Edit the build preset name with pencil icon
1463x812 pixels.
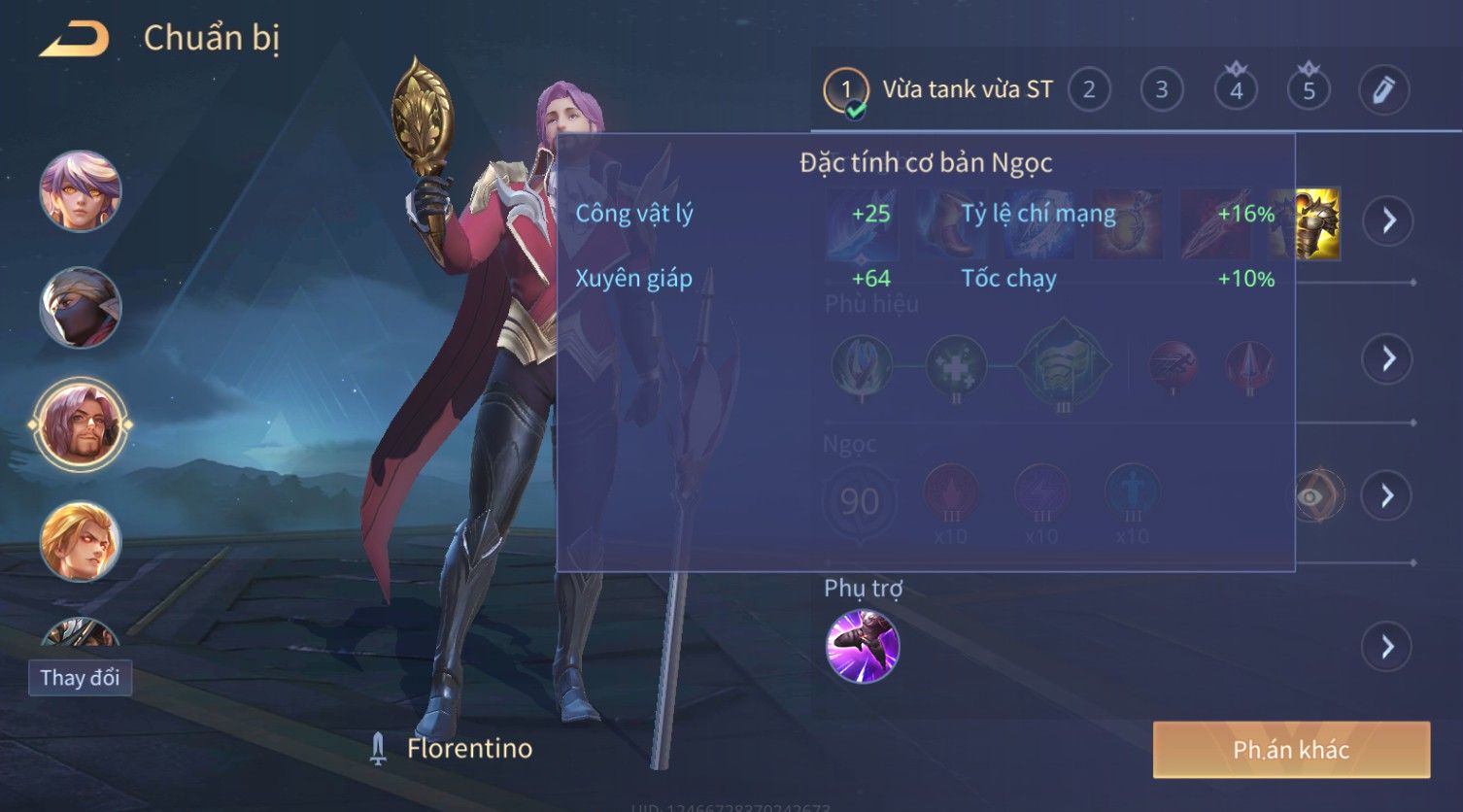(1383, 90)
